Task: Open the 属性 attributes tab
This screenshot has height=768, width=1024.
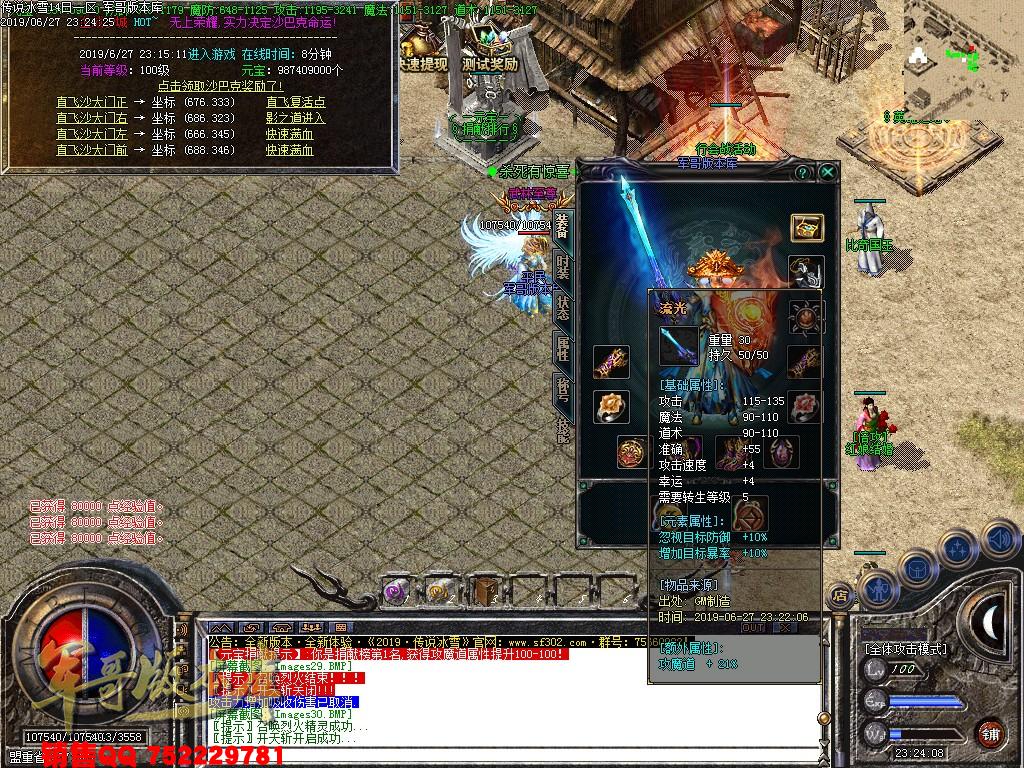Action: pos(563,348)
